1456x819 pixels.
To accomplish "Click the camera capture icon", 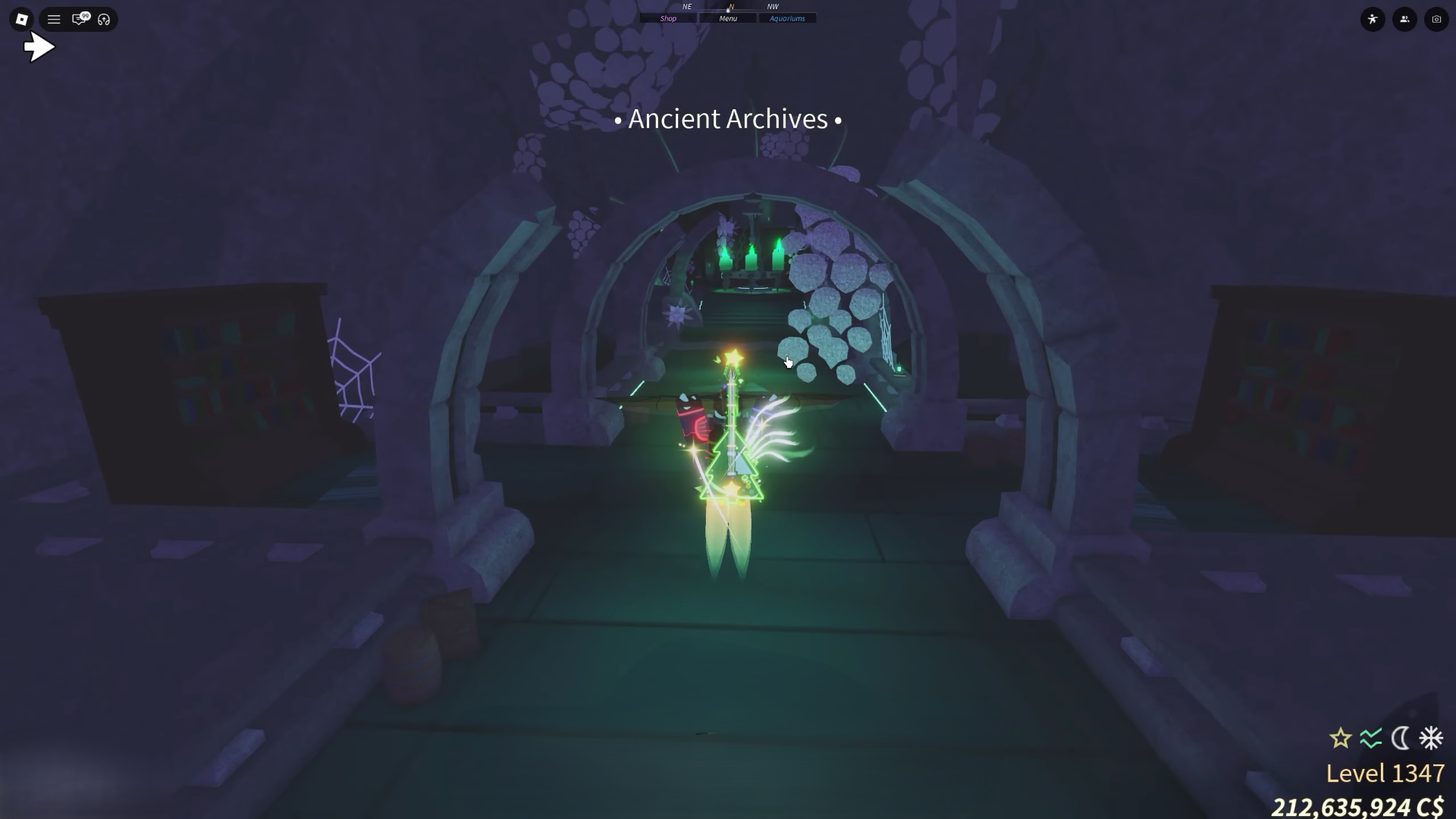I will (1436, 20).
